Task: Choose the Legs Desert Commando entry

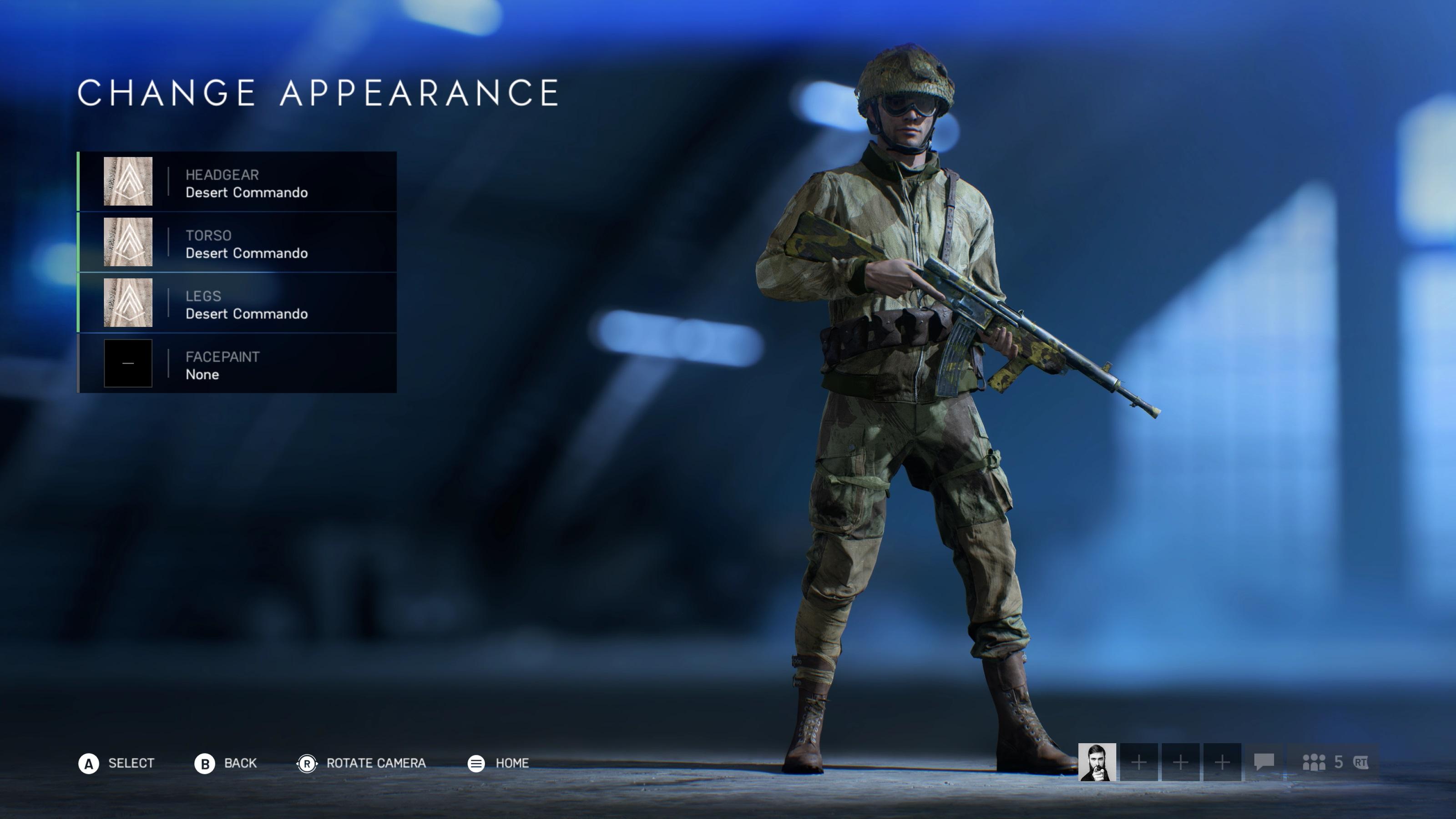Action: [238, 303]
